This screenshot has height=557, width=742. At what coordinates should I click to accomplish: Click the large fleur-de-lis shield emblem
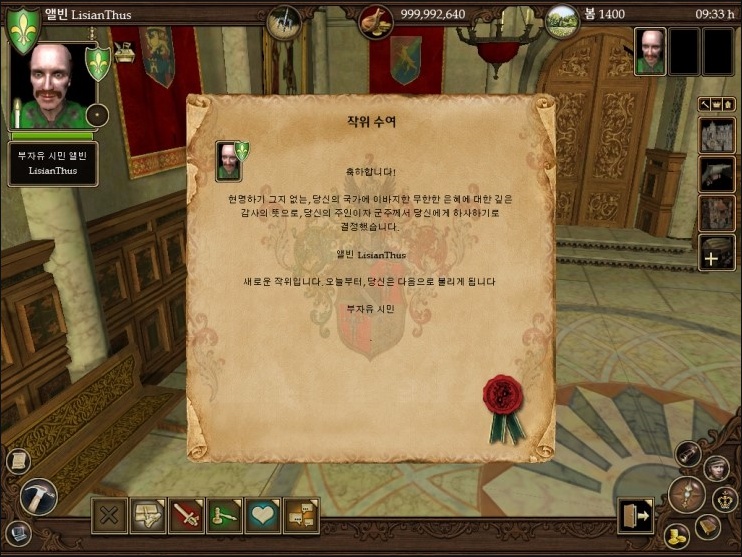[24, 26]
